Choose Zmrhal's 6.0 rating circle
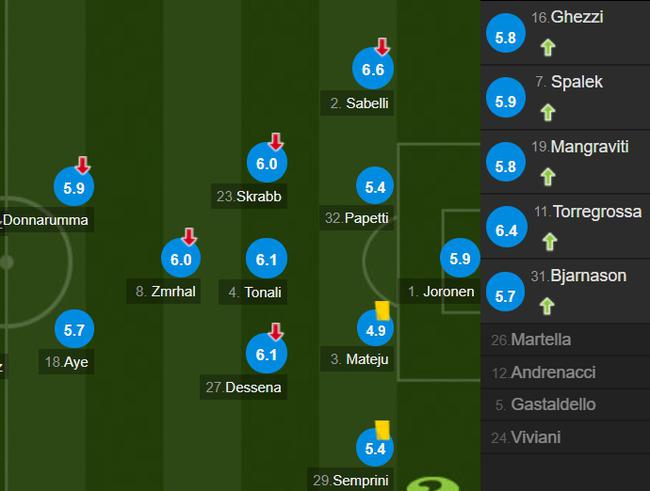 pyautogui.click(x=180, y=259)
